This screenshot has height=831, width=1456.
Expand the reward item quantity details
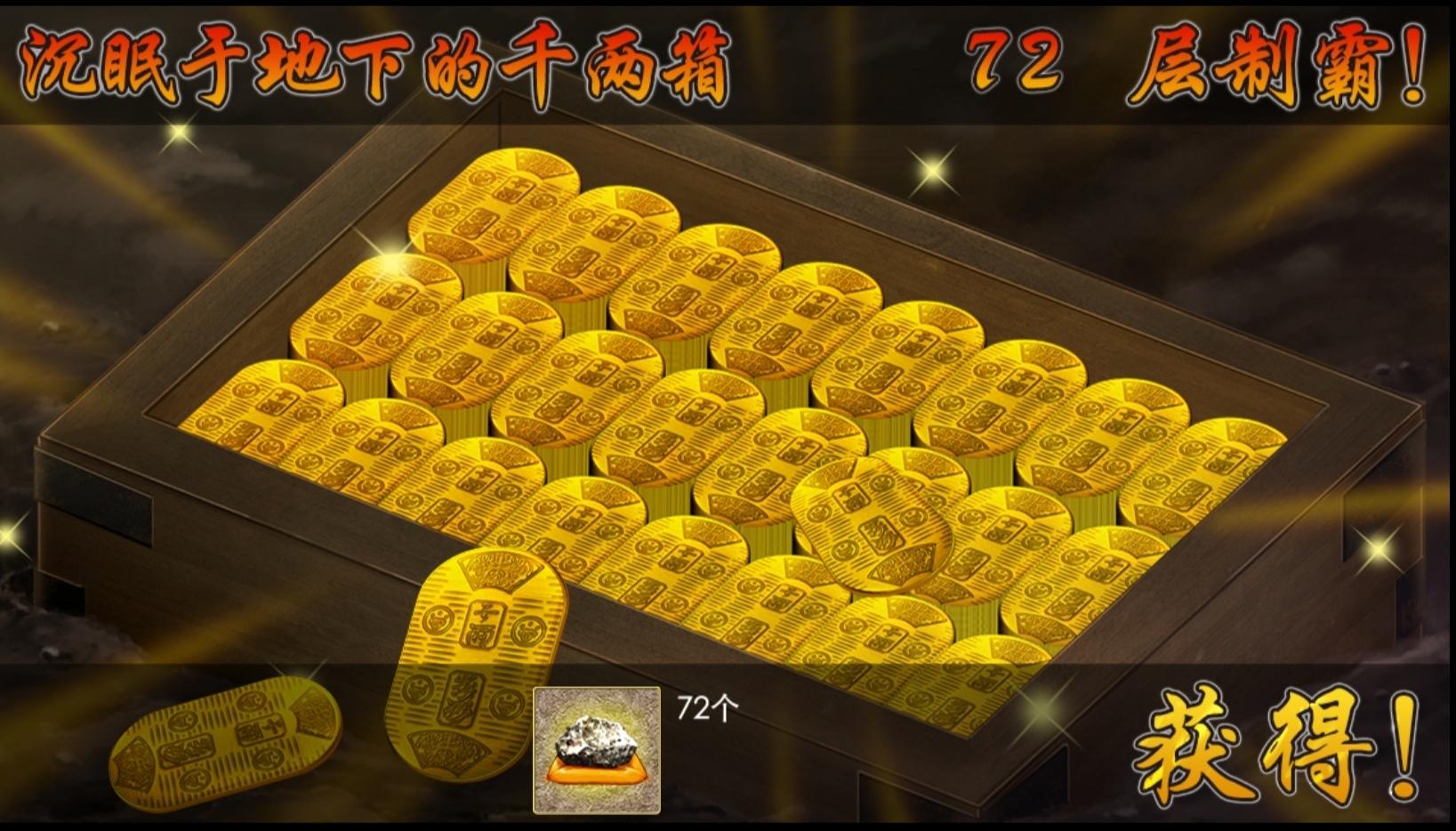click(705, 707)
